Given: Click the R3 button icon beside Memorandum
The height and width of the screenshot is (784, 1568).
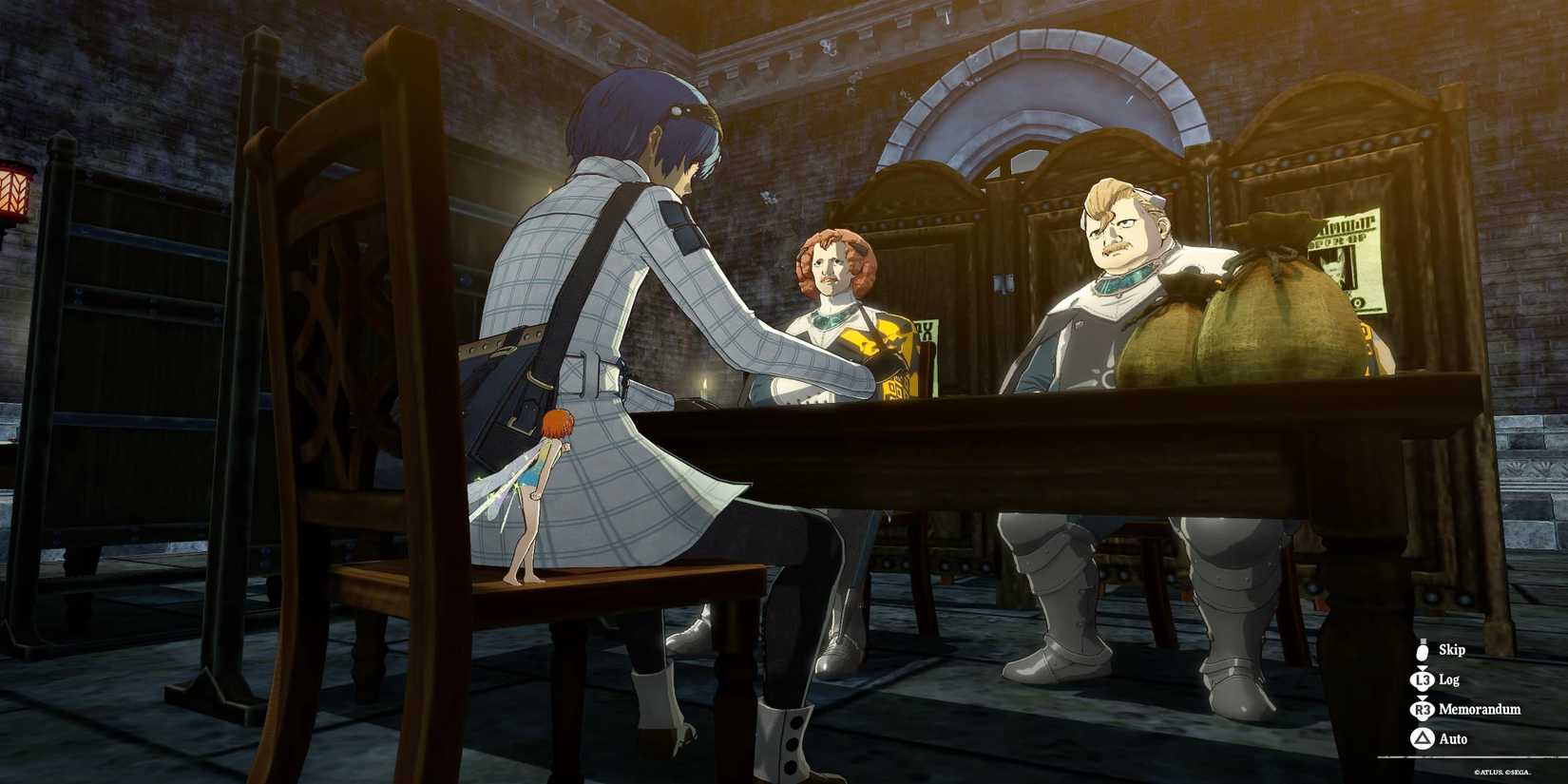Looking at the screenshot, I should 1423,710.
